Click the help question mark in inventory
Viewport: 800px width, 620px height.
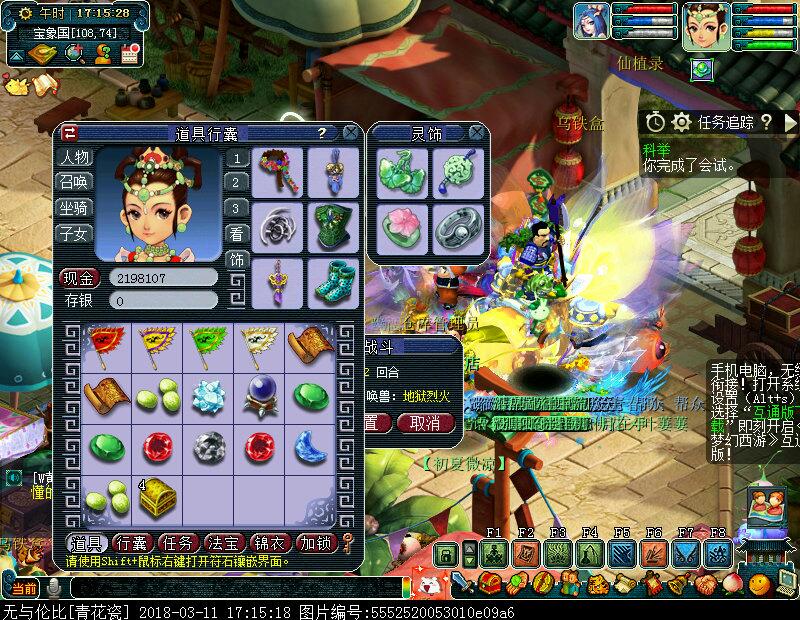click(321, 132)
